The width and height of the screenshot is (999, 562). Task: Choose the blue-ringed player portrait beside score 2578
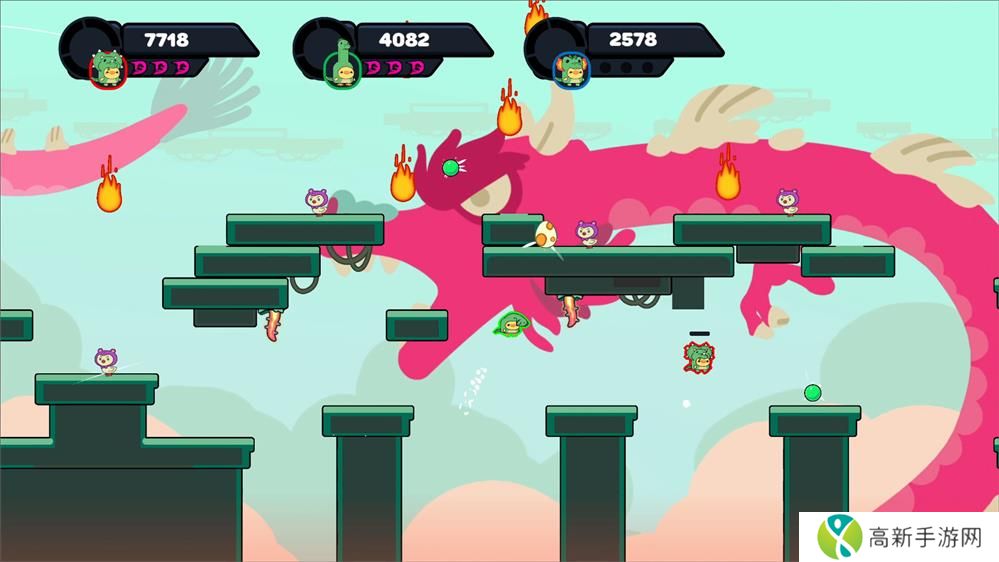pos(573,69)
